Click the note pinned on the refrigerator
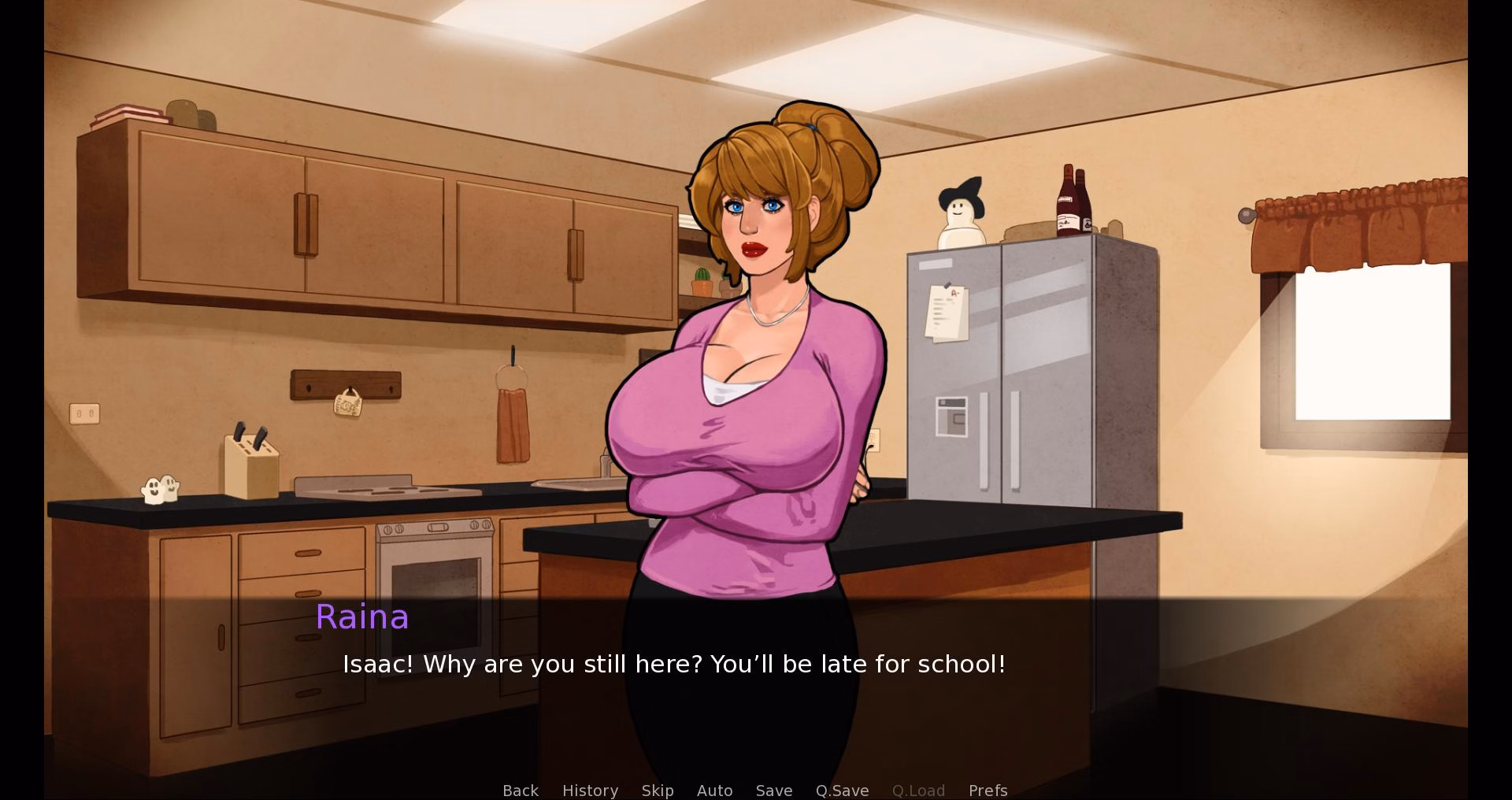 (947, 313)
